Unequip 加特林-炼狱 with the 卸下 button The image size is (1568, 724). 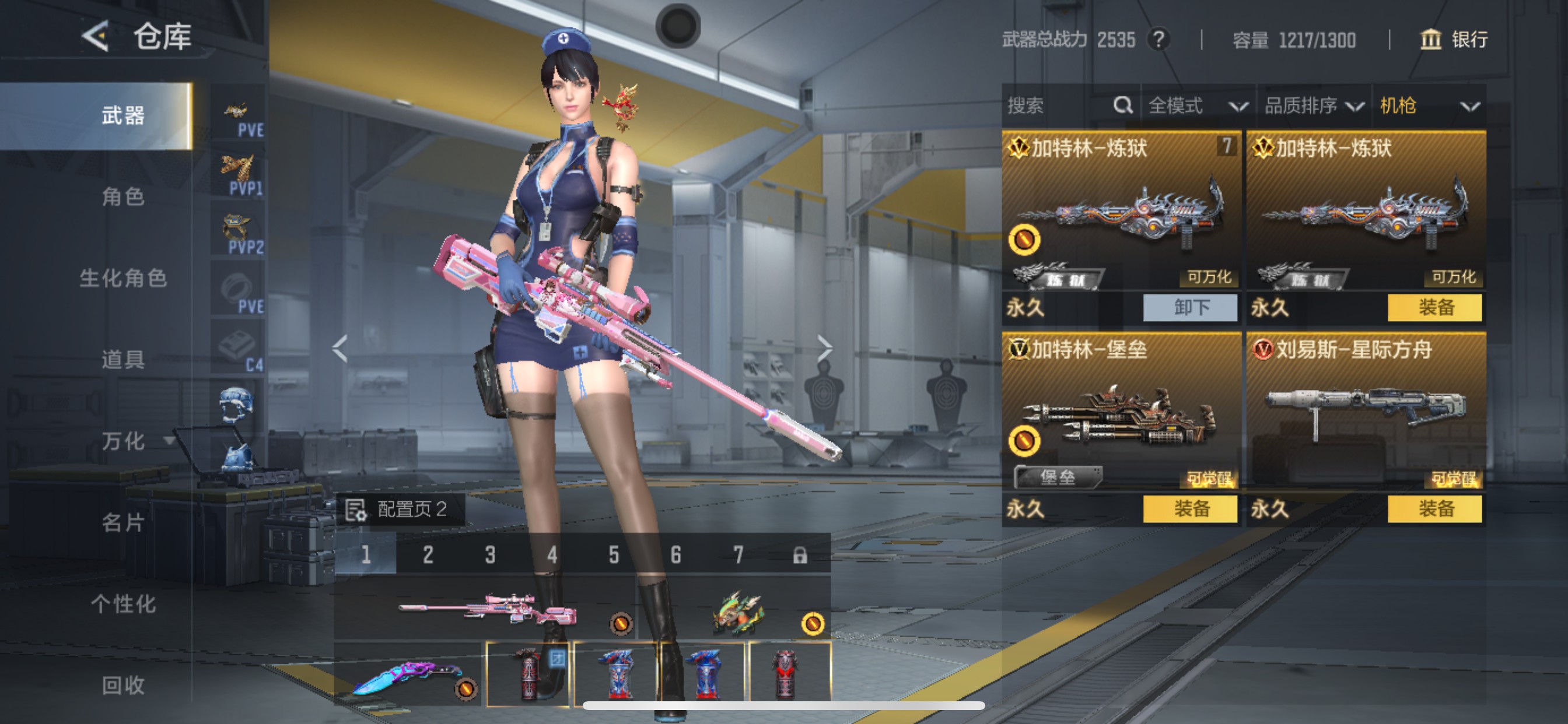(1190, 307)
